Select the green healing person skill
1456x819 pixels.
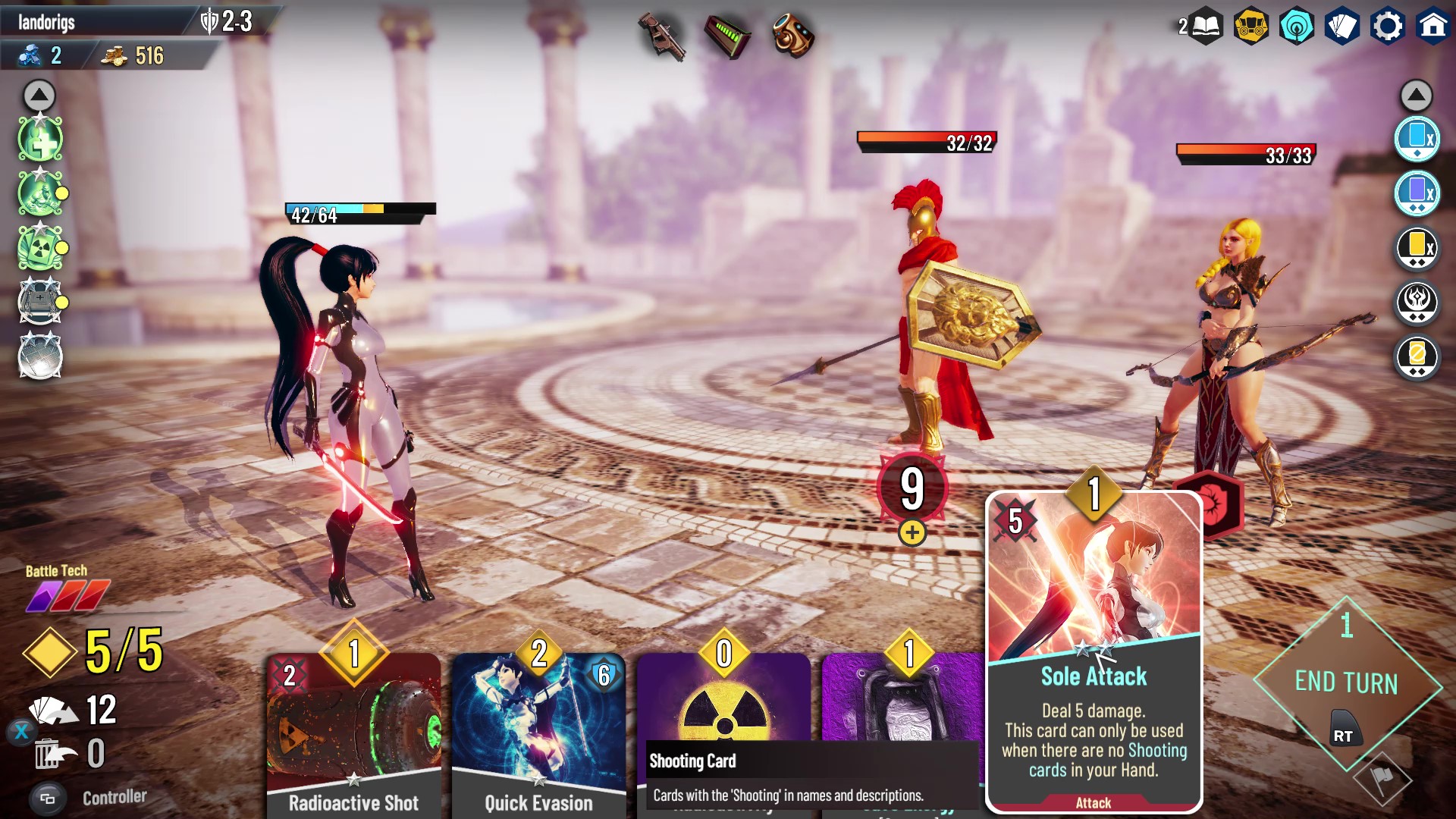(40, 140)
